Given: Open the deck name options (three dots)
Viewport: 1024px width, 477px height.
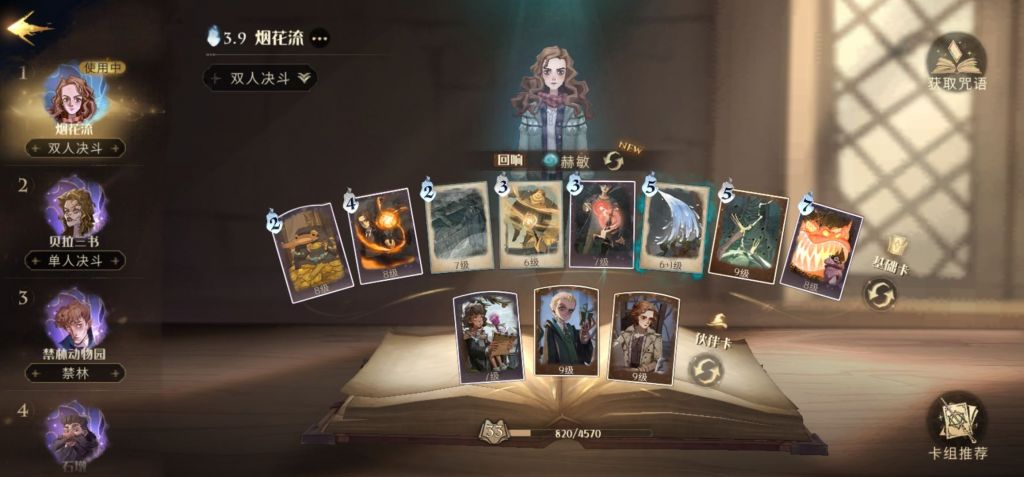Looking at the screenshot, I should (x=319, y=38).
